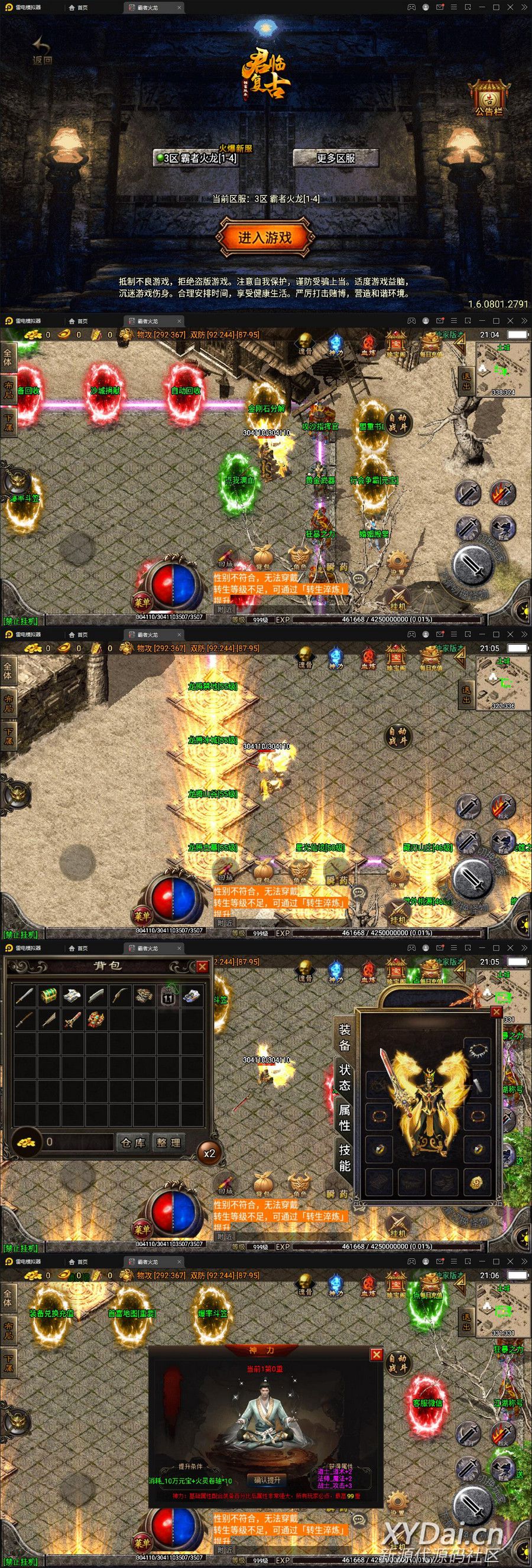Open the 仓库 warehouse from the bag
Viewport: 532px width, 1568px height.
pos(134,1143)
